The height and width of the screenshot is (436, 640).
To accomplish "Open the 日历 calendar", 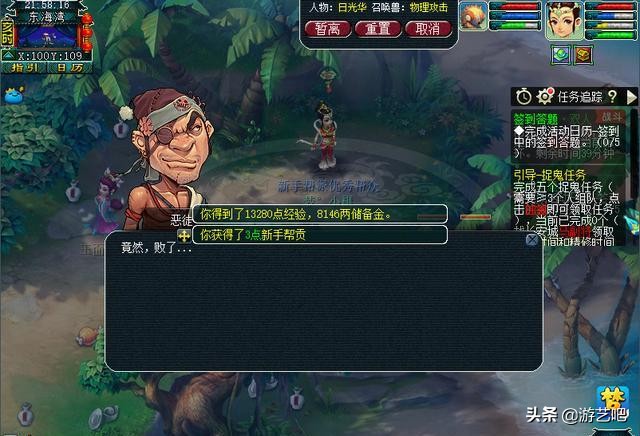I will (69, 68).
